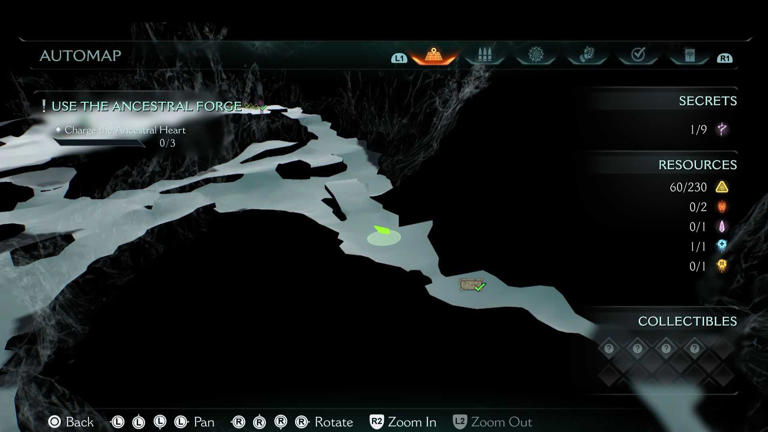Screen dimensions: 768x432
Task: Click the green player arrow marker on map
Action: click(381, 235)
